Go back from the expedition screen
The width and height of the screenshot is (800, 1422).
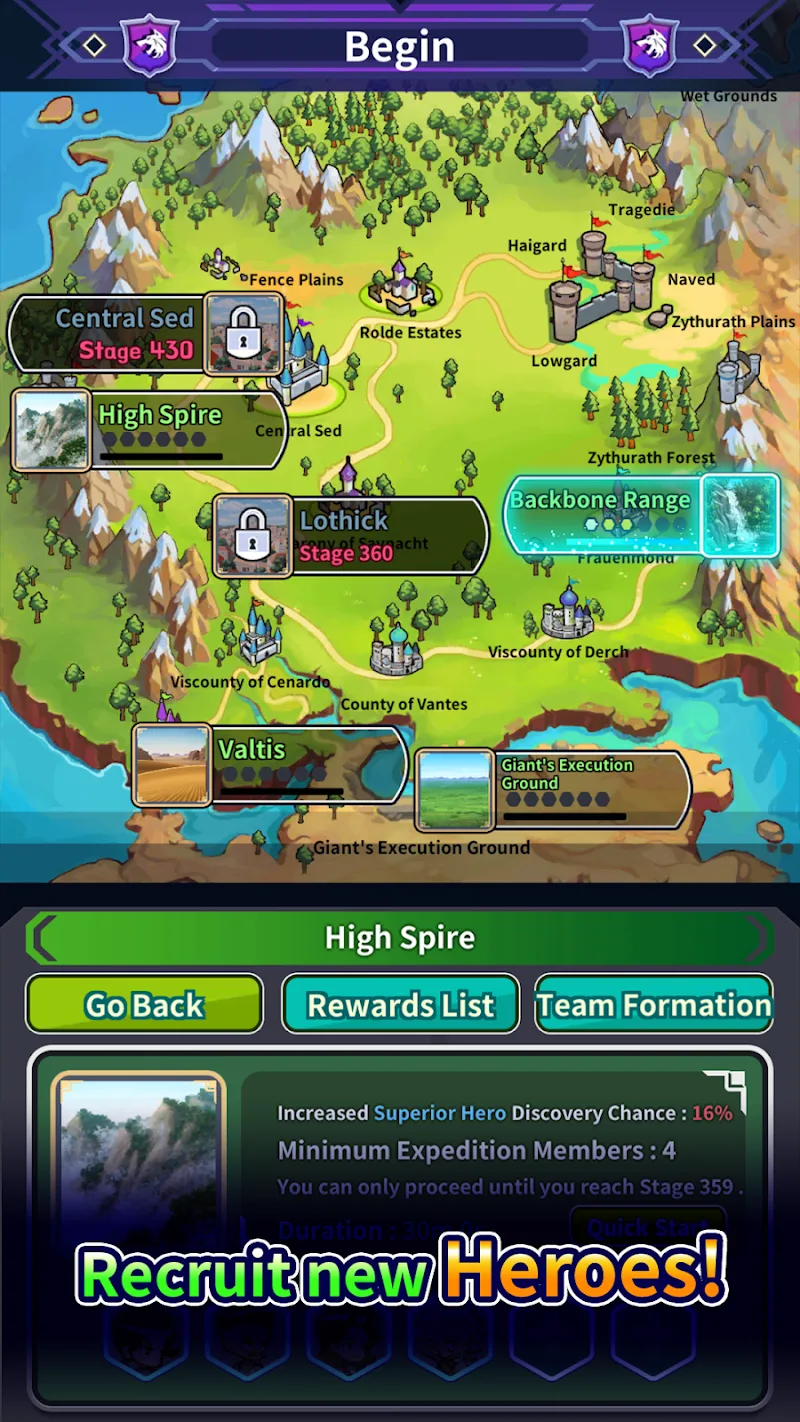pos(144,1004)
